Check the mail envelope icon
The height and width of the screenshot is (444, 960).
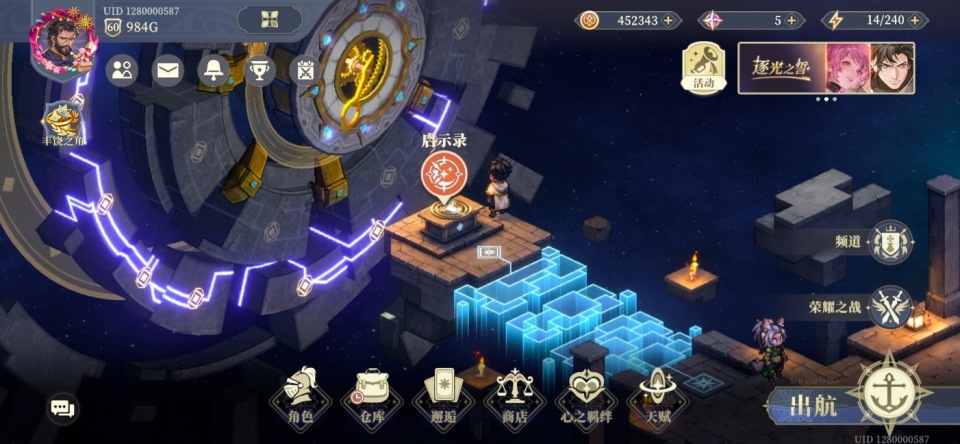pyautogui.click(x=167, y=70)
